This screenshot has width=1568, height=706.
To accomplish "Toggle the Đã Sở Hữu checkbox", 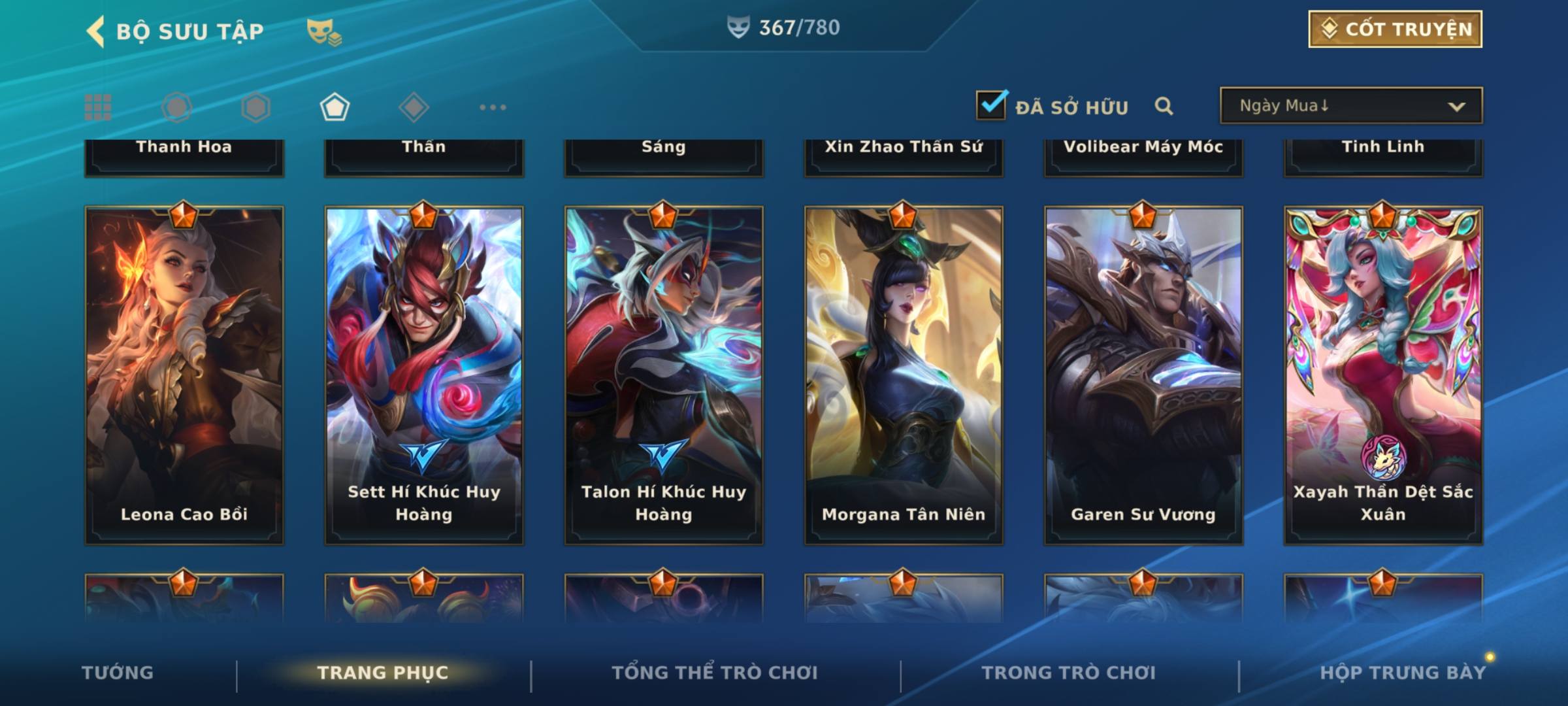I will click(991, 105).
